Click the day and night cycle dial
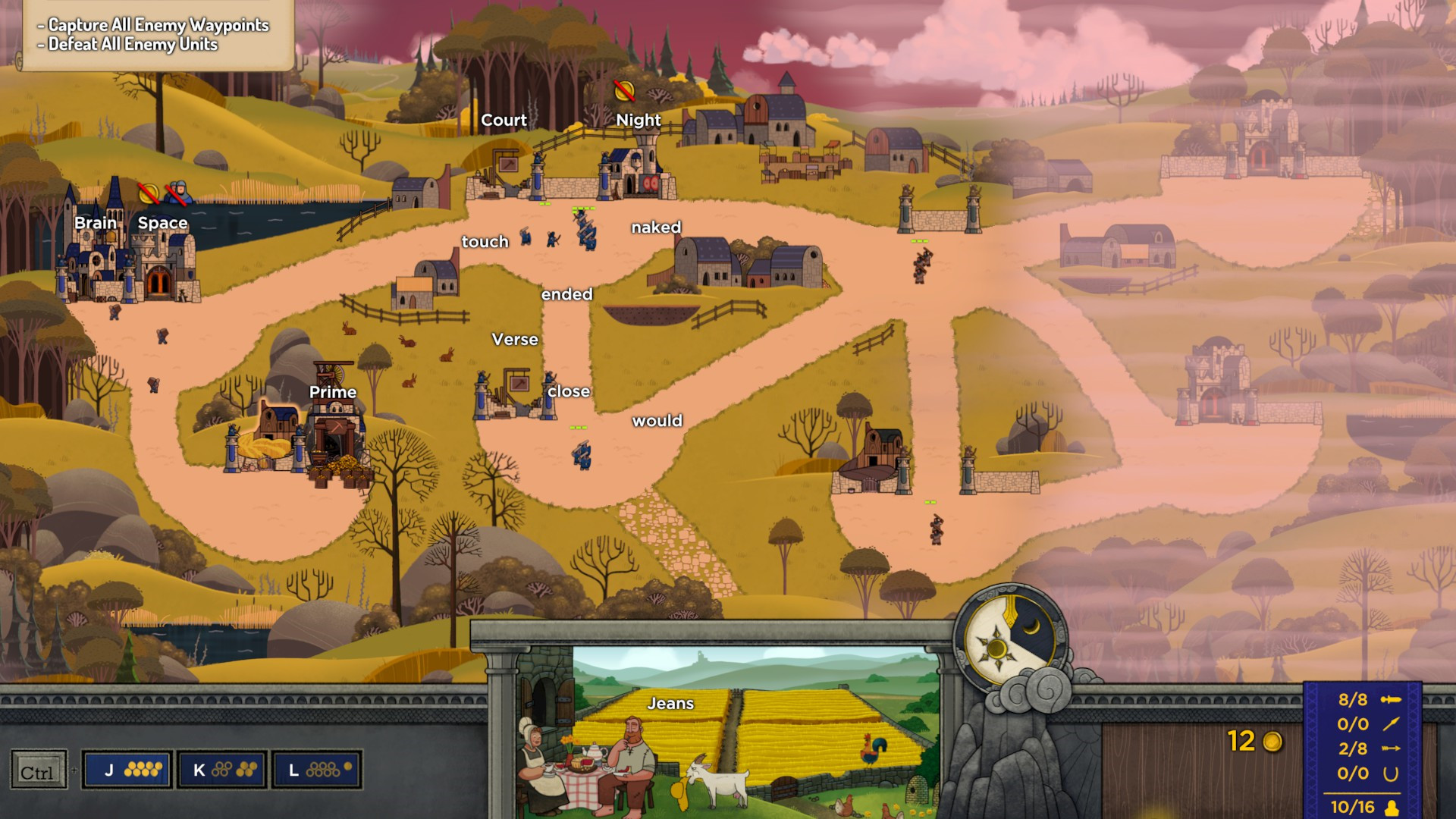 (1009, 639)
